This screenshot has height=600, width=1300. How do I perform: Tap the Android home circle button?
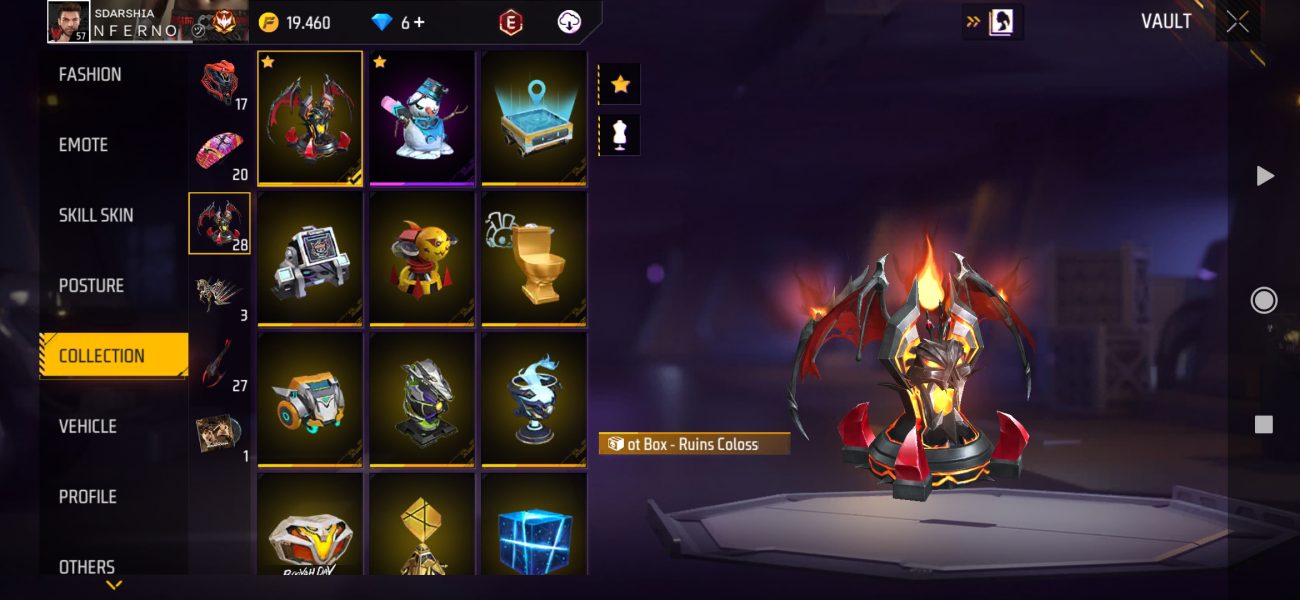[1264, 300]
